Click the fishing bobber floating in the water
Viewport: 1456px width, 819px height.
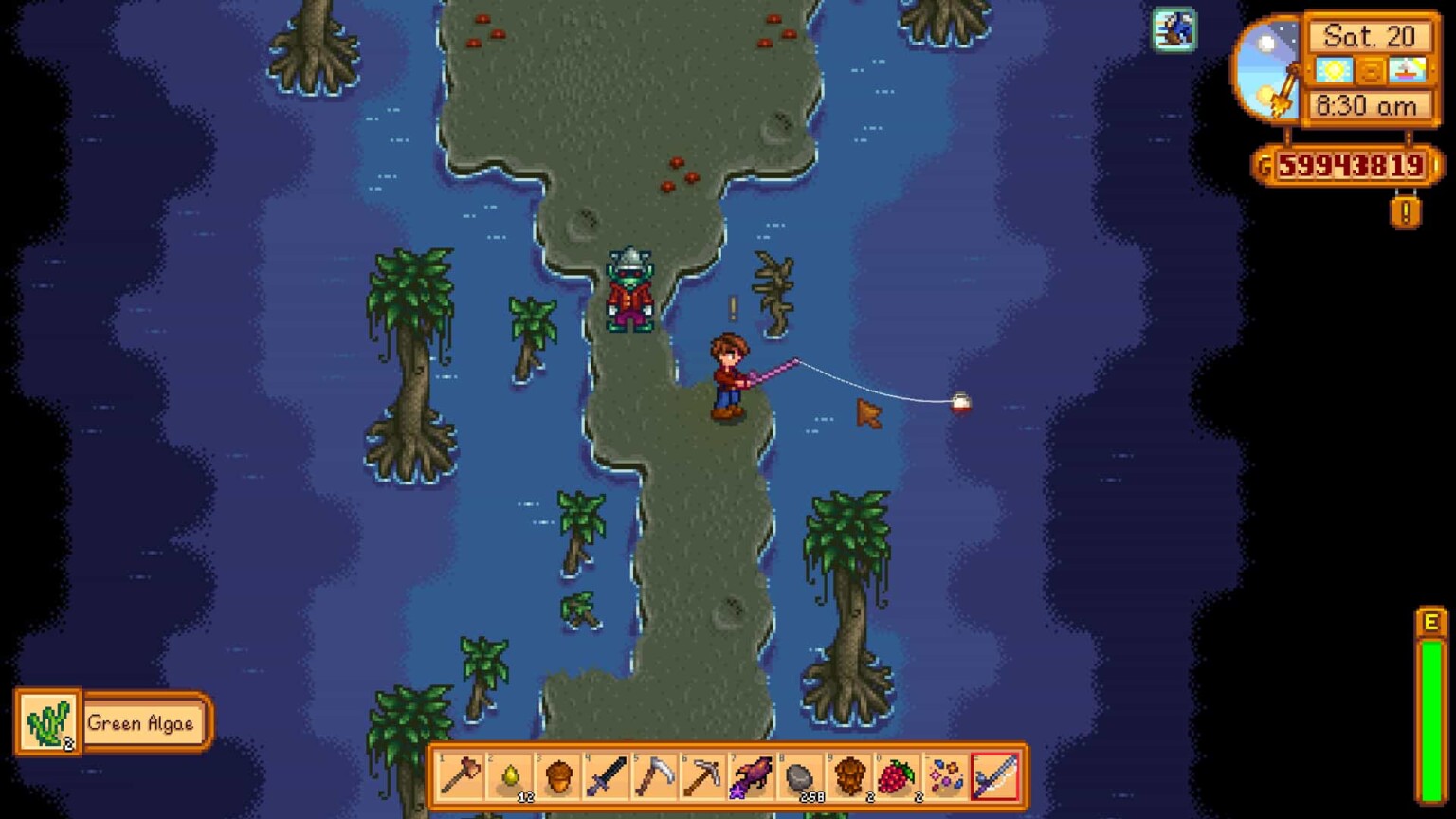(958, 401)
